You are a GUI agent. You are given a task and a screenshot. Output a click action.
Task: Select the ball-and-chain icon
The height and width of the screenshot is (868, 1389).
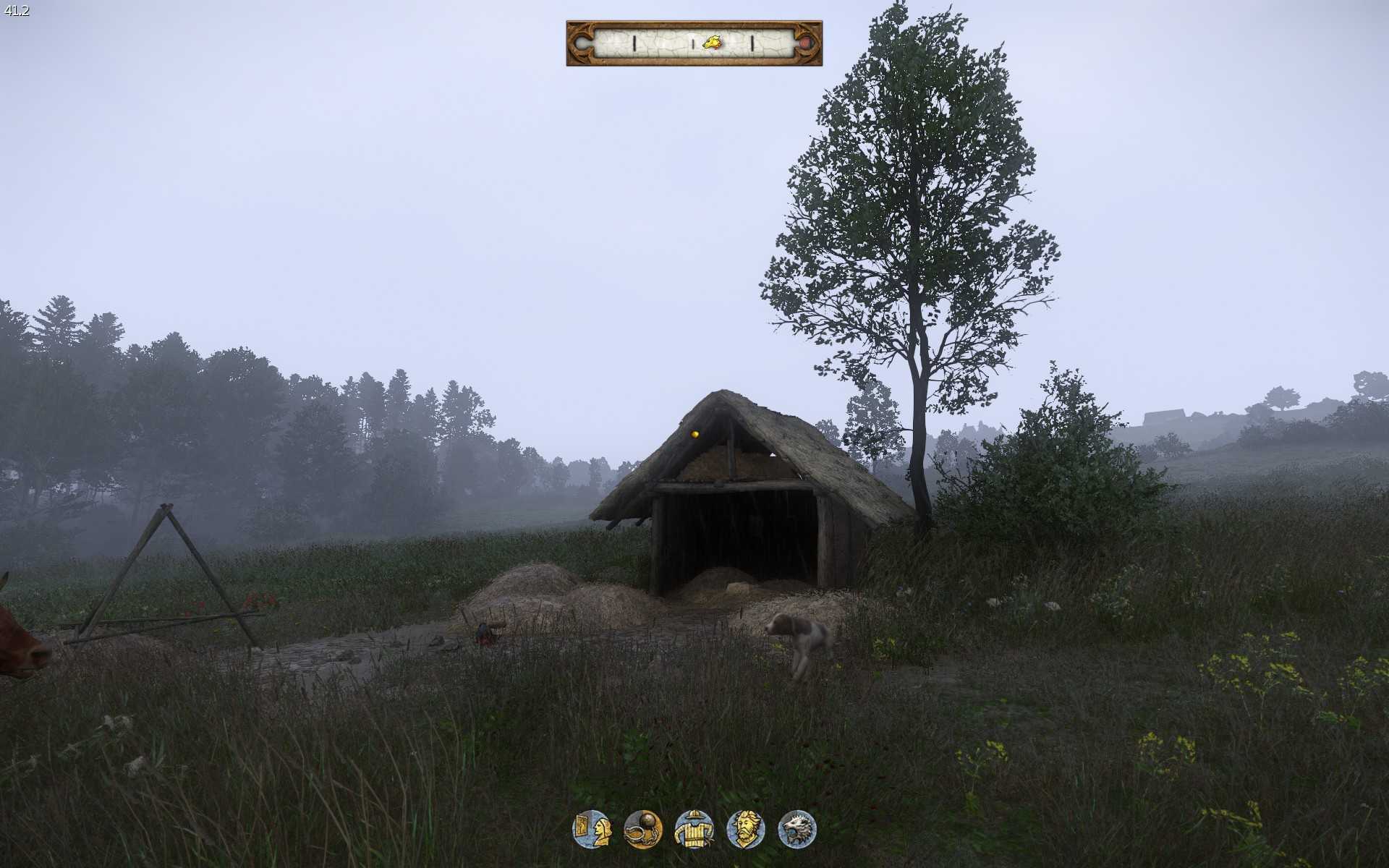(642, 829)
